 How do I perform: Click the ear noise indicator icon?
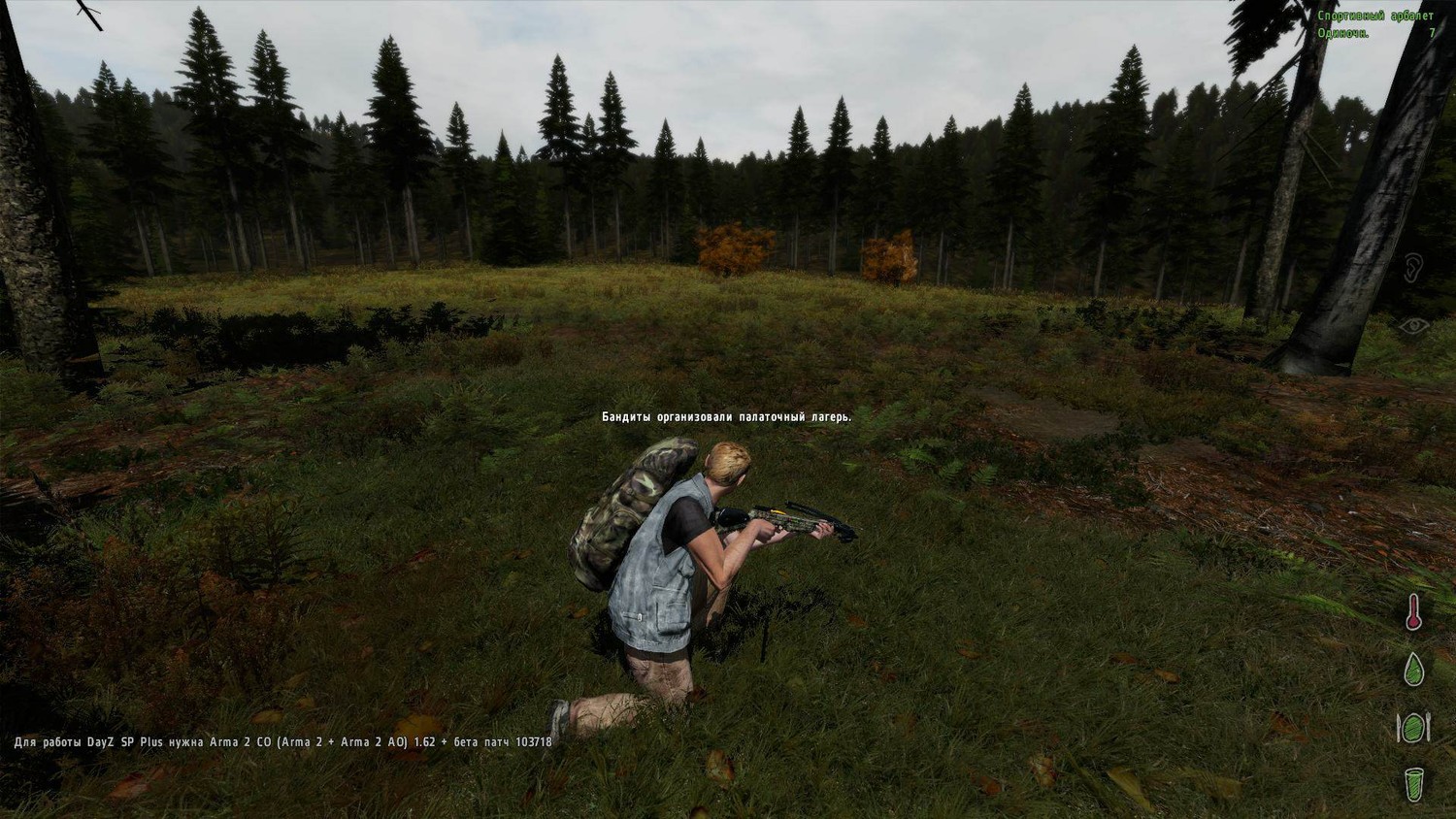(x=1413, y=268)
